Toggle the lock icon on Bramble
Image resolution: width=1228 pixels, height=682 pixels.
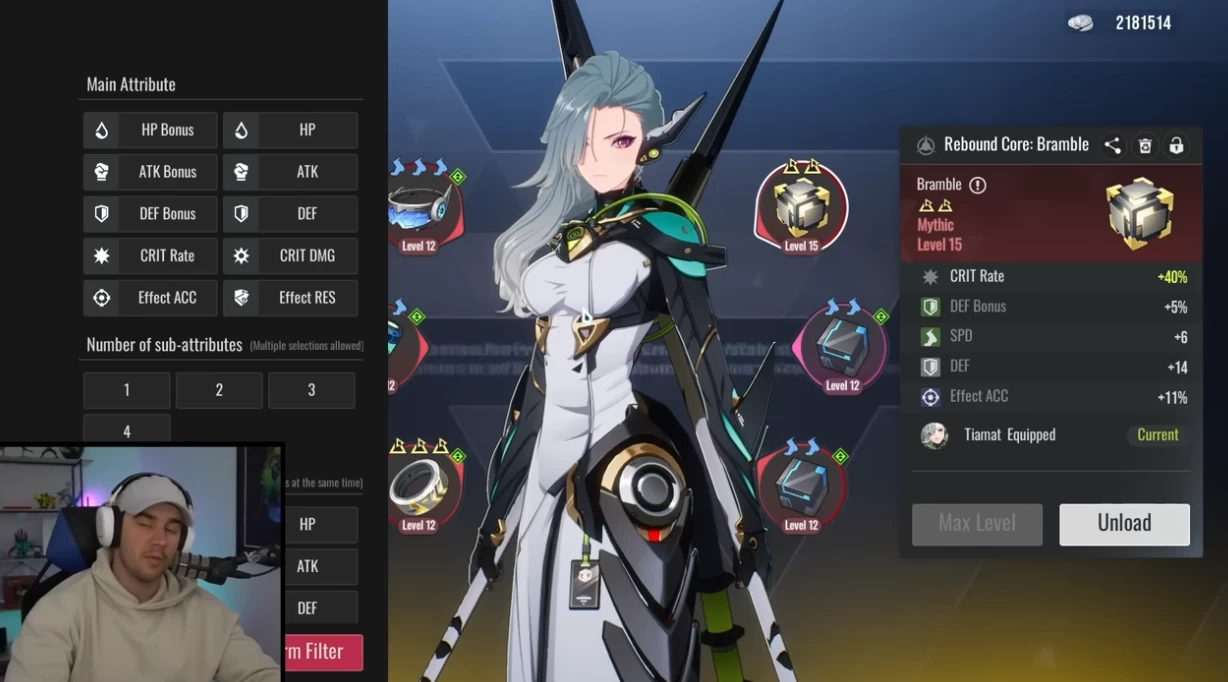coord(1177,146)
